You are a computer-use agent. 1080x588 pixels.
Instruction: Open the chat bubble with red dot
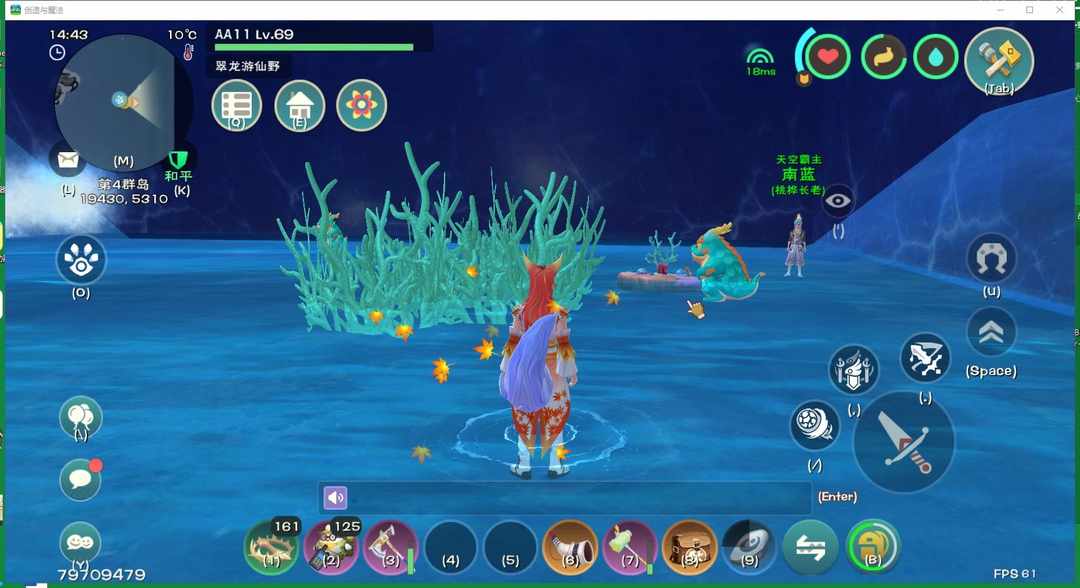click(x=80, y=480)
